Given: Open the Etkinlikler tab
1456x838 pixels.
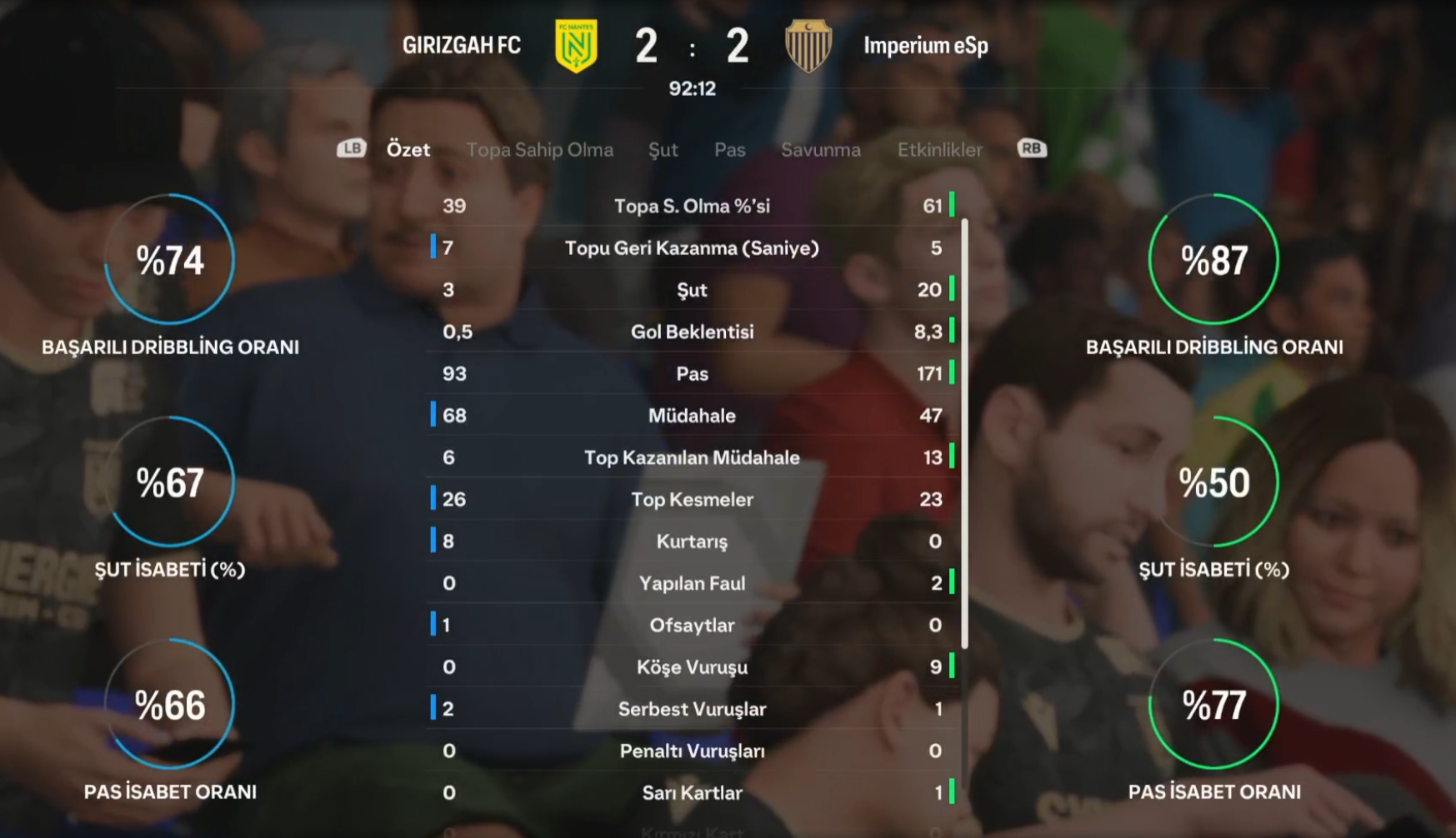Looking at the screenshot, I should click(x=939, y=150).
